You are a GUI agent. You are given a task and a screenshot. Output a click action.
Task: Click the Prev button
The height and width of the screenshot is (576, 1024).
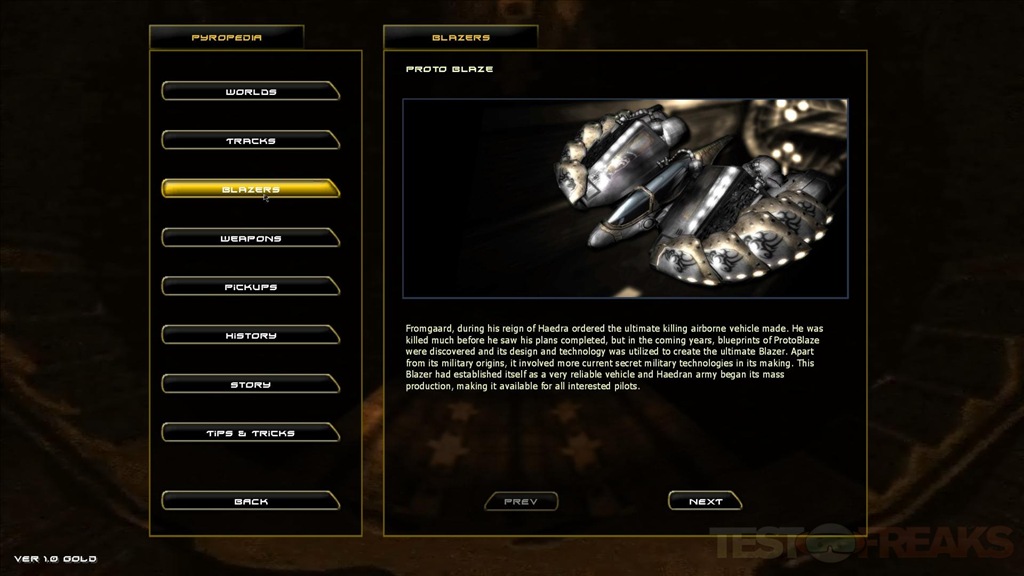point(521,501)
